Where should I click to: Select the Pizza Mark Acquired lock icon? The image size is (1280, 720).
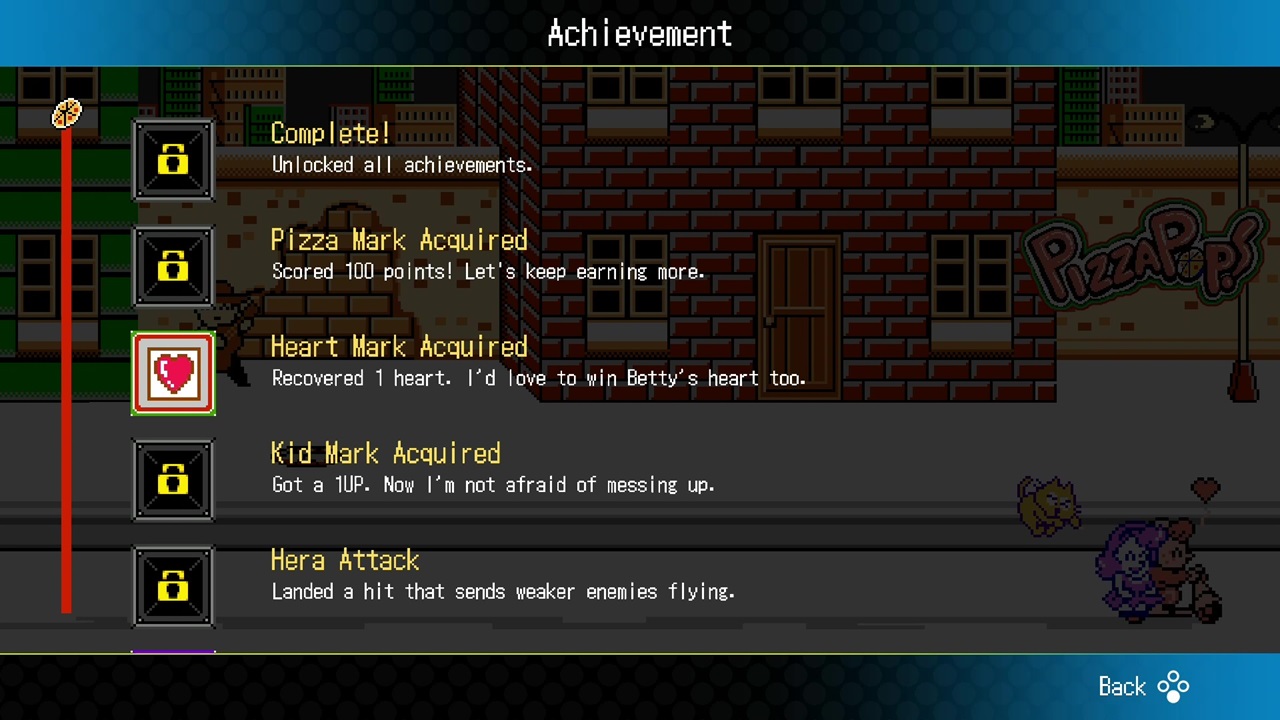(173, 266)
